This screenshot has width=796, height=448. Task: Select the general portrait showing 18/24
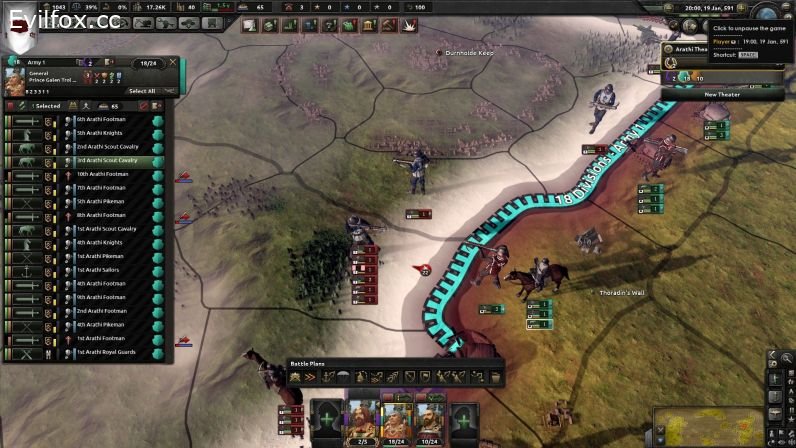pos(396,420)
